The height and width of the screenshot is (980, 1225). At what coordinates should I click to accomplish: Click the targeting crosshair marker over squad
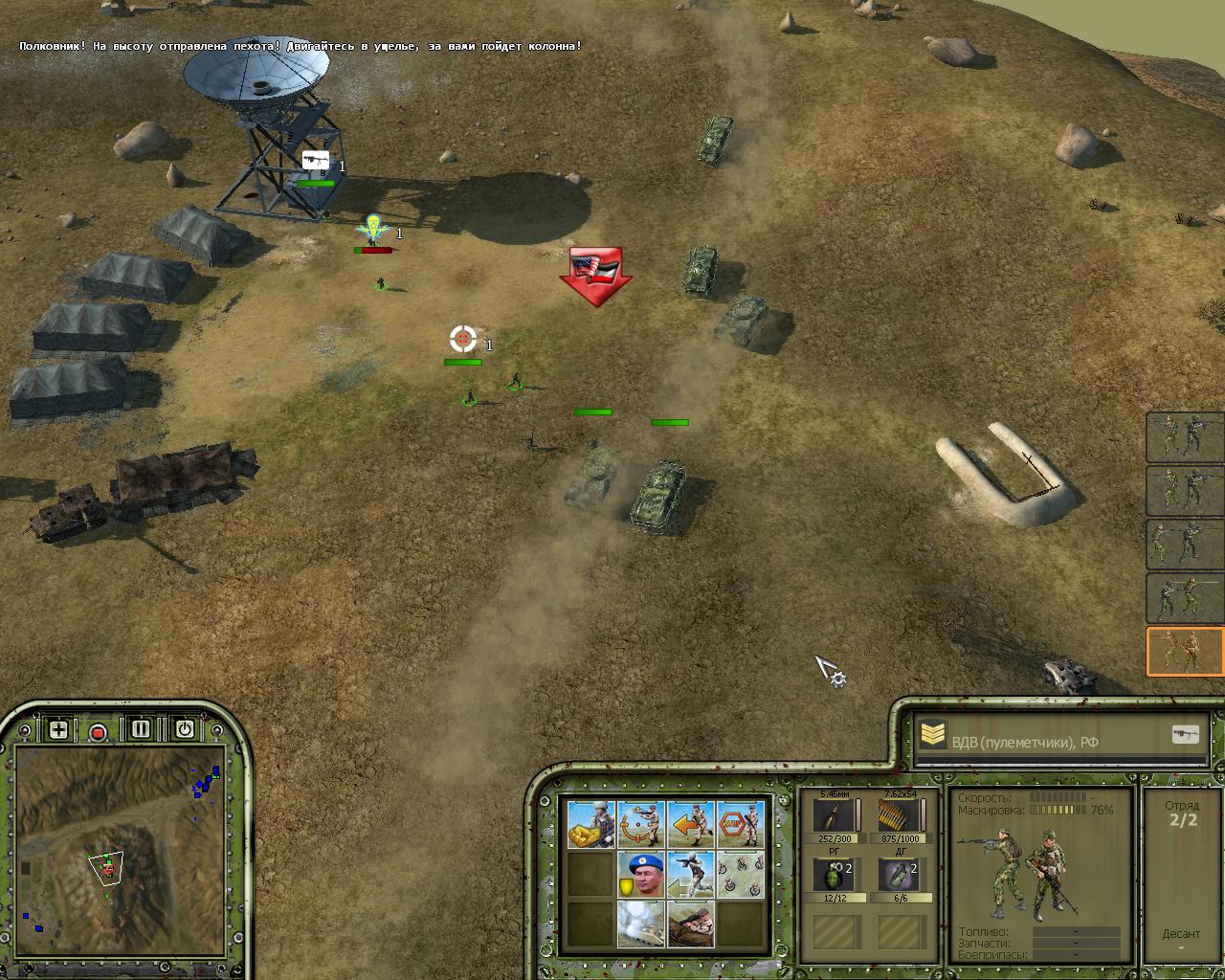tap(463, 339)
